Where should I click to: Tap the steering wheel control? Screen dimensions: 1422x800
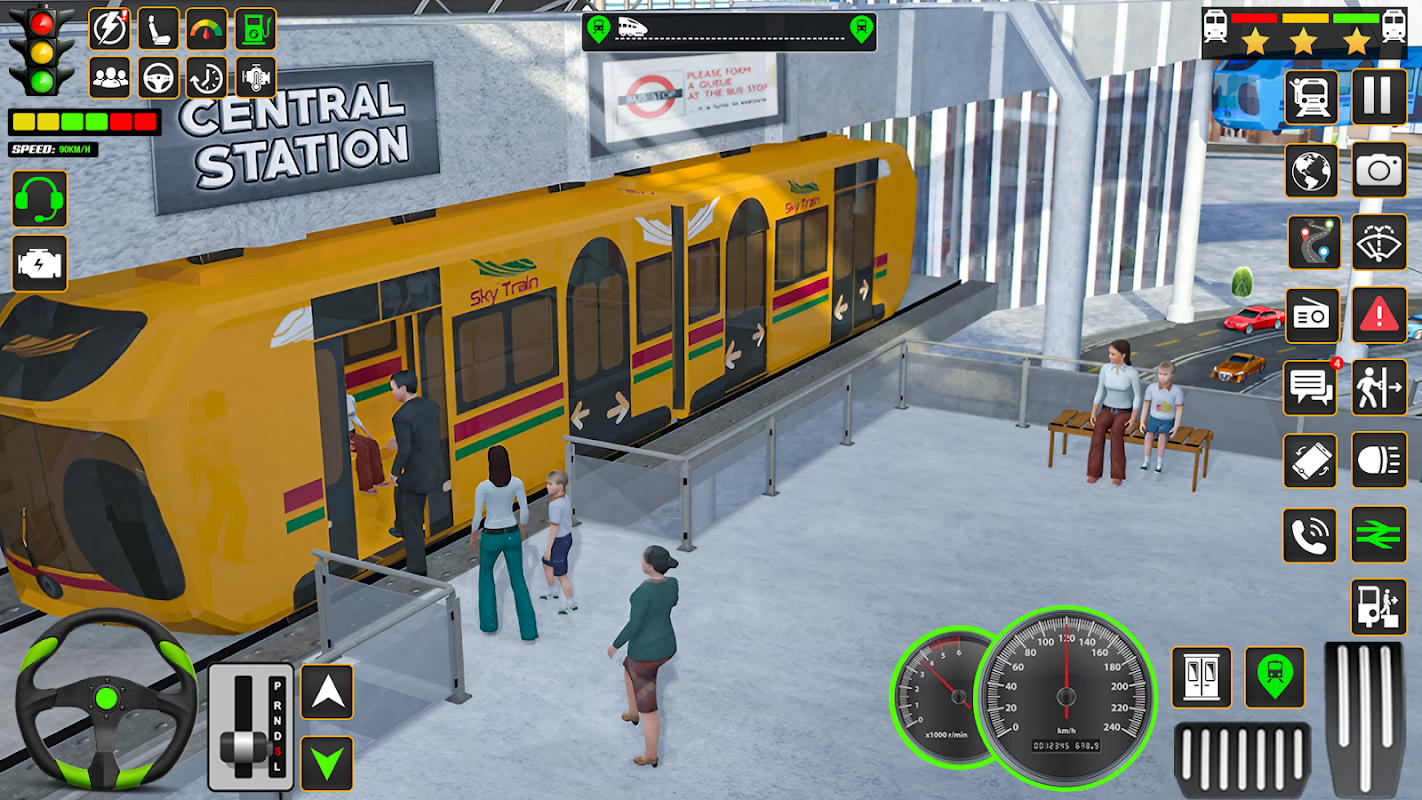click(x=106, y=696)
